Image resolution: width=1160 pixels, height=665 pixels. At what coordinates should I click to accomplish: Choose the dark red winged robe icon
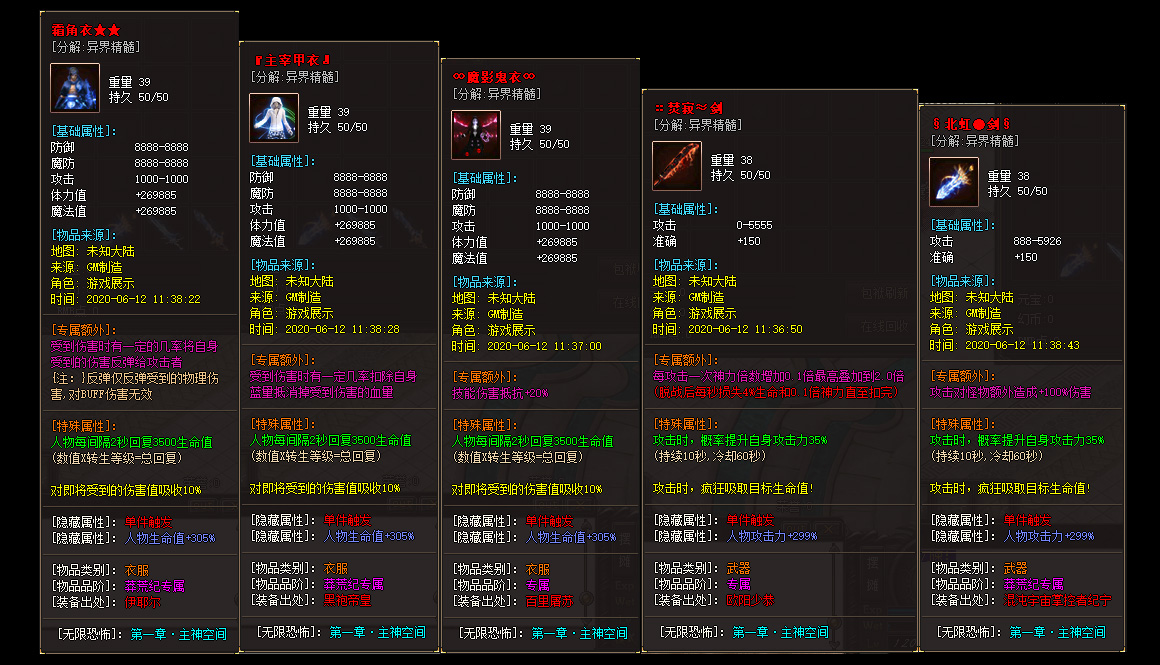pos(475,135)
